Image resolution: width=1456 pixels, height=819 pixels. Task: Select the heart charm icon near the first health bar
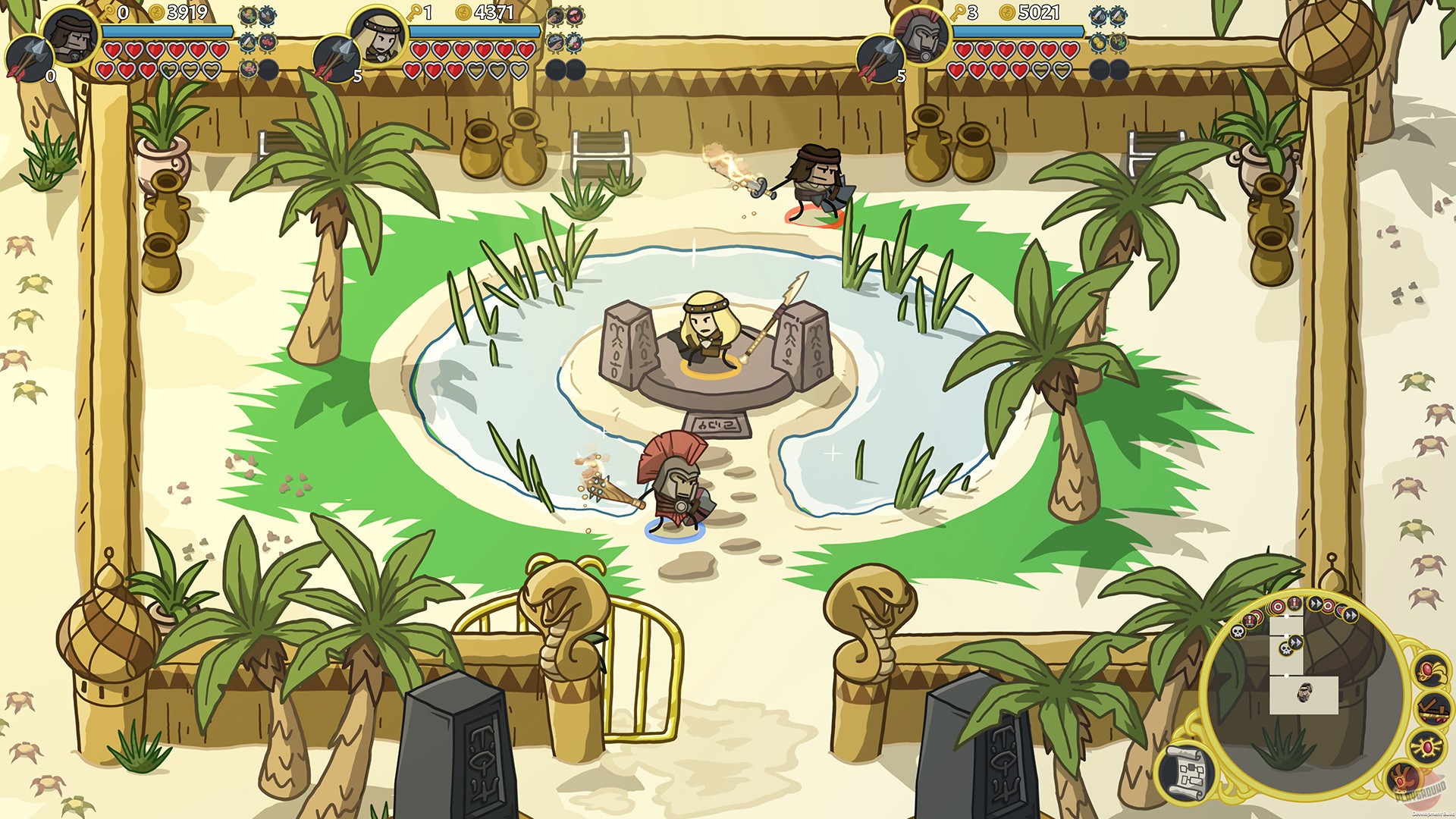click(267, 43)
